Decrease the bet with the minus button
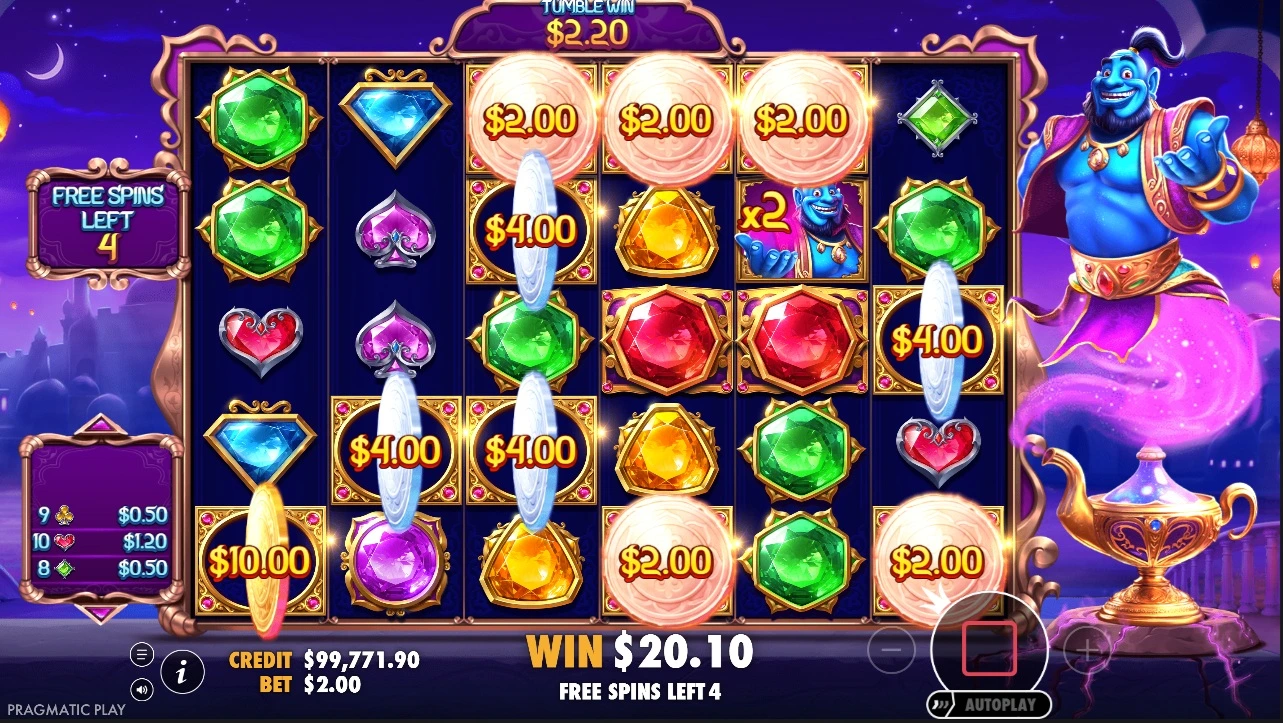The height and width of the screenshot is (723, 1283). point(892,652)
